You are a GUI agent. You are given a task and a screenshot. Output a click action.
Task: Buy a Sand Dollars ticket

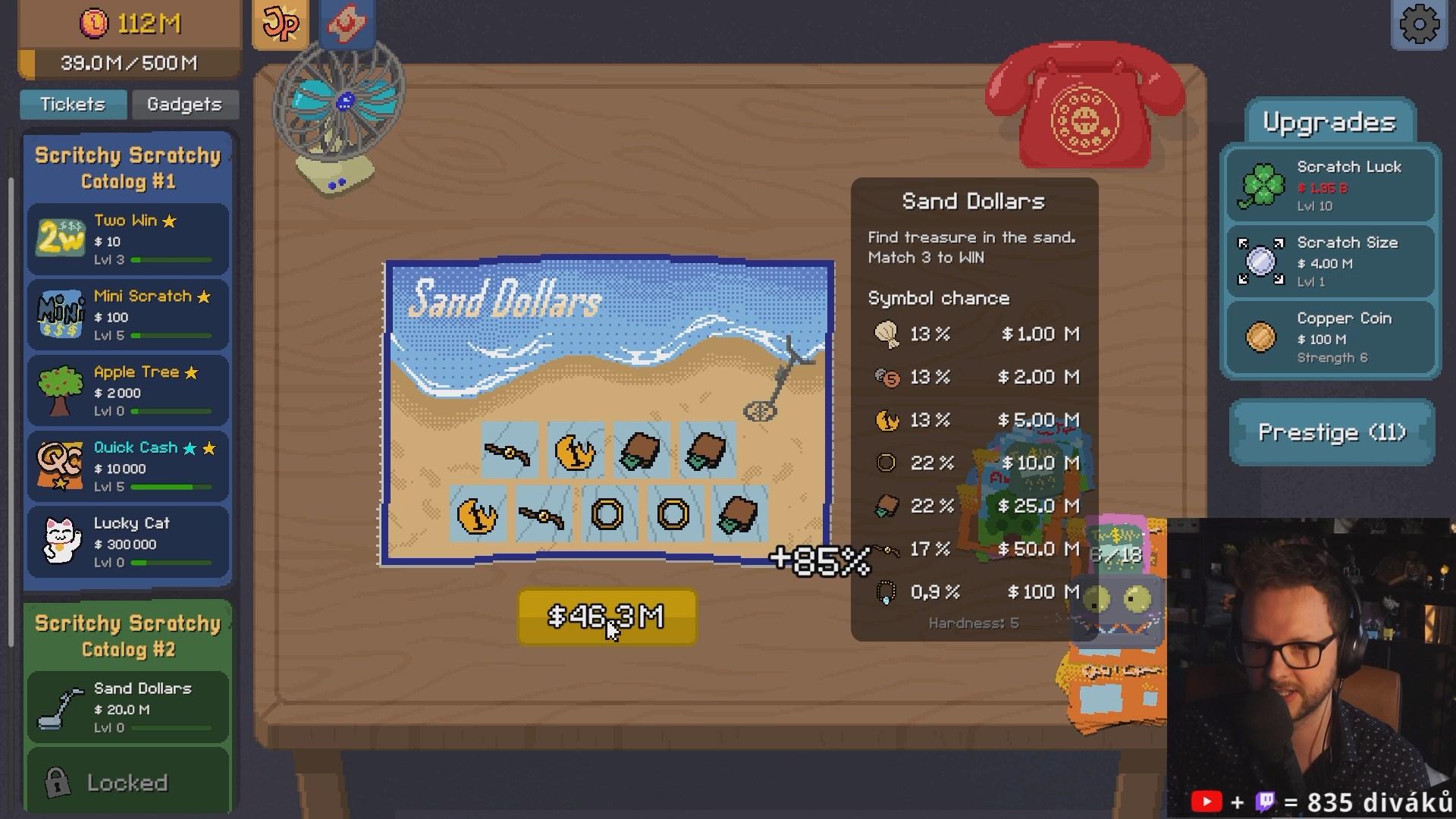click(x=127, y=707)
